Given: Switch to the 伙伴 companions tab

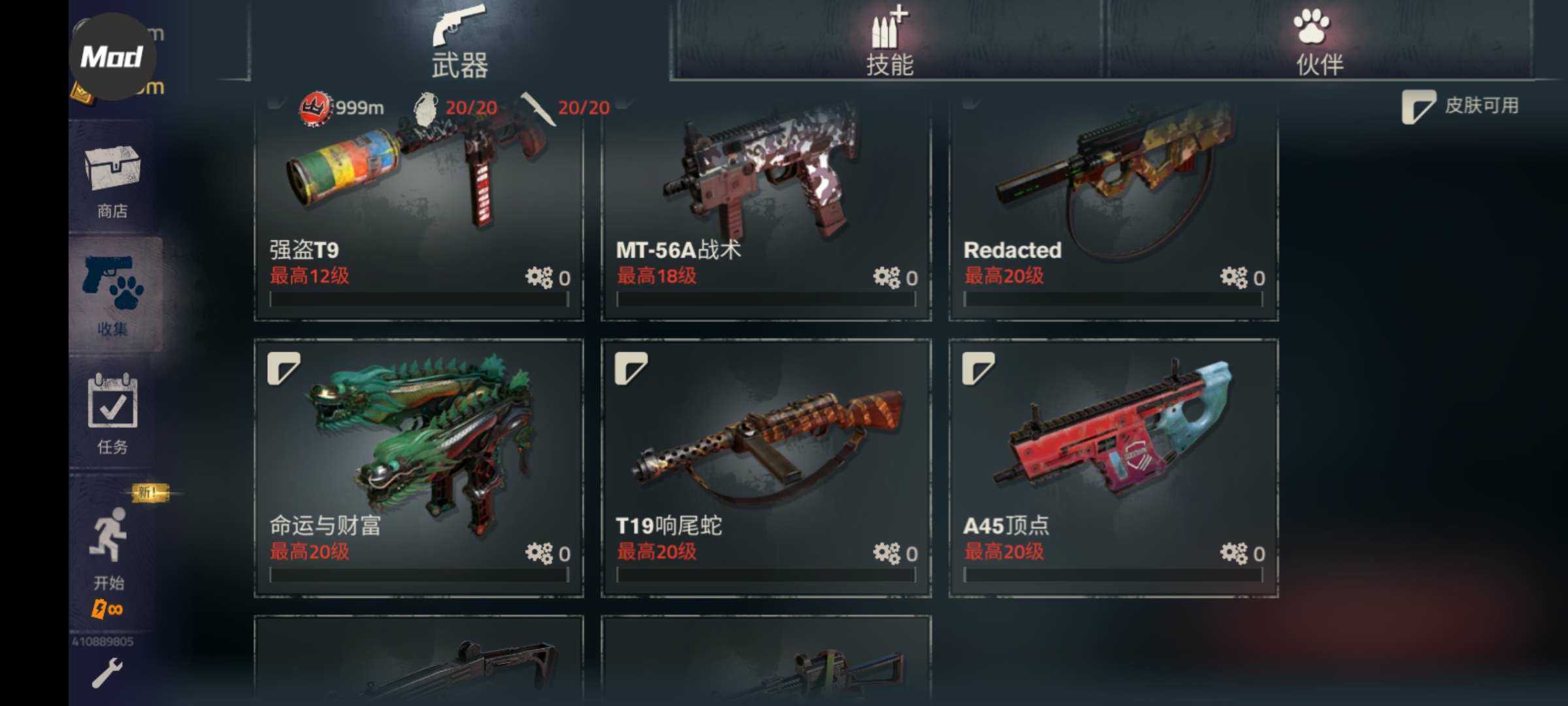Looking at the screenshot, I should tap(1318, 42).
